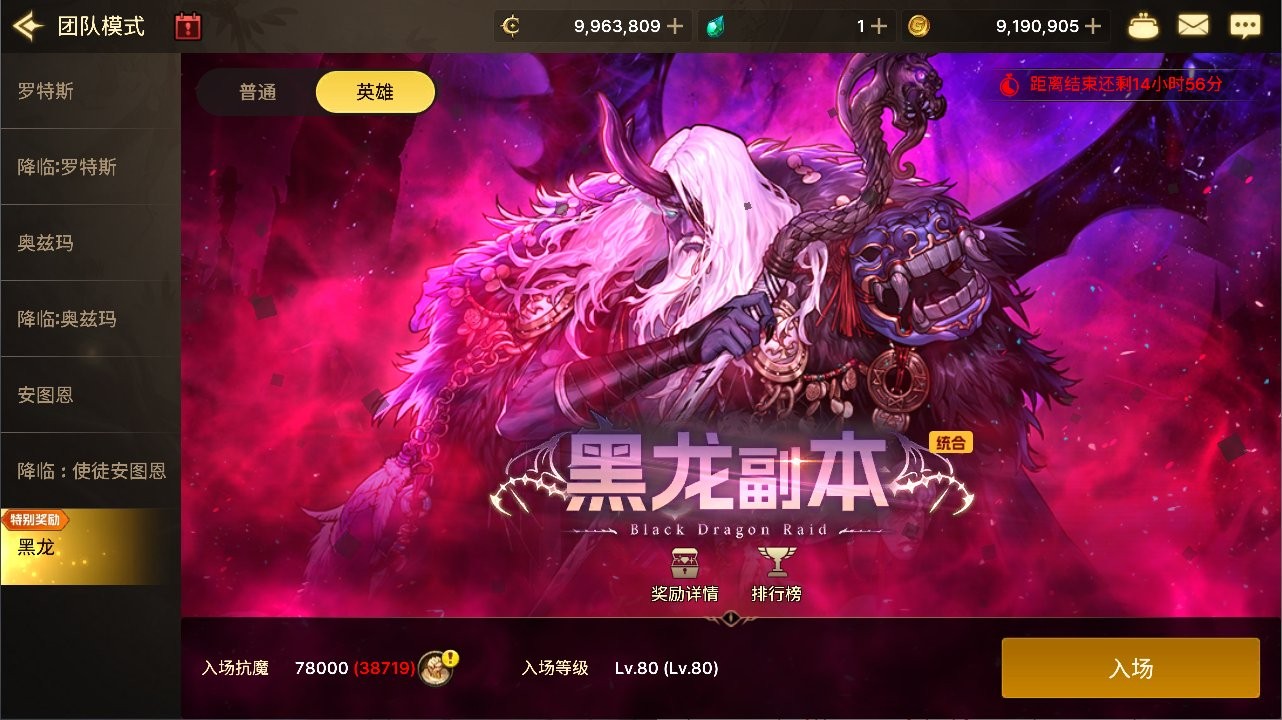The width and height of the screenshot is (1282, 720).
Task: Click the 统合 badge near the raid title
Action: tap(952, 442)
